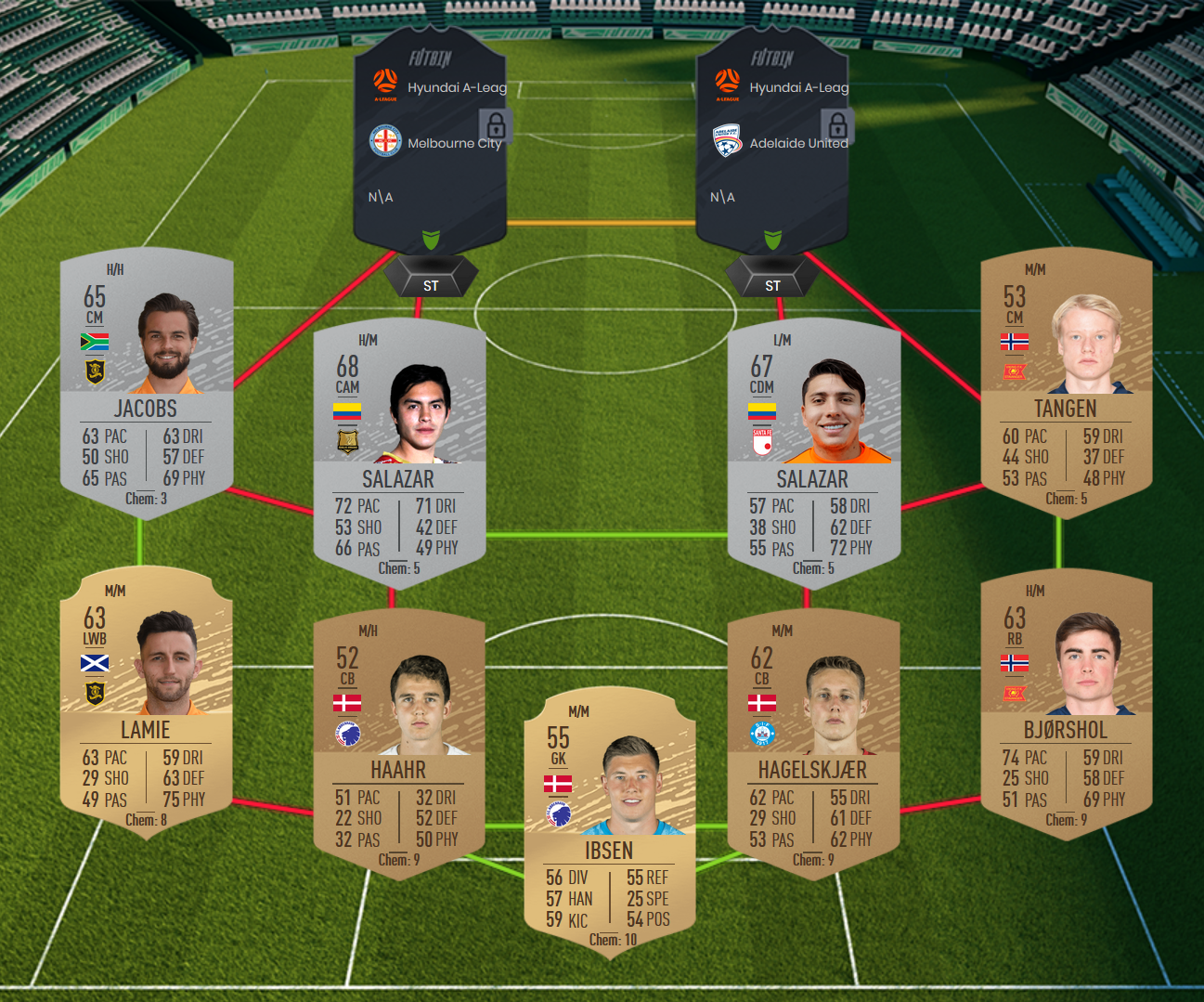This screenshot has width=1204, height=1002.
Task: Click the Chem: 10 rating under Ibsen
Action: pyautogui.click(x=612, y=940)
